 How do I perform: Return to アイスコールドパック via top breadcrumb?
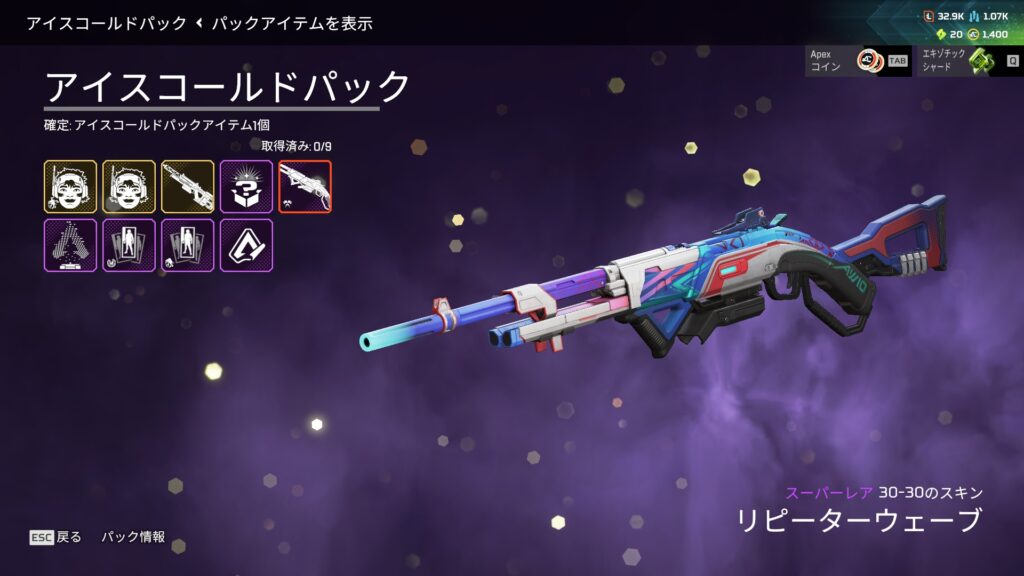point(107,22)
